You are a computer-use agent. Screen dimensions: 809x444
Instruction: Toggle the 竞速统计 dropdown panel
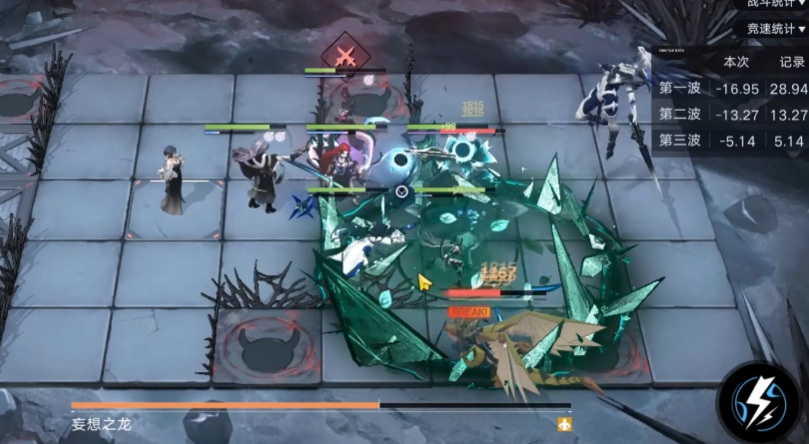click(x=776, y=29)
